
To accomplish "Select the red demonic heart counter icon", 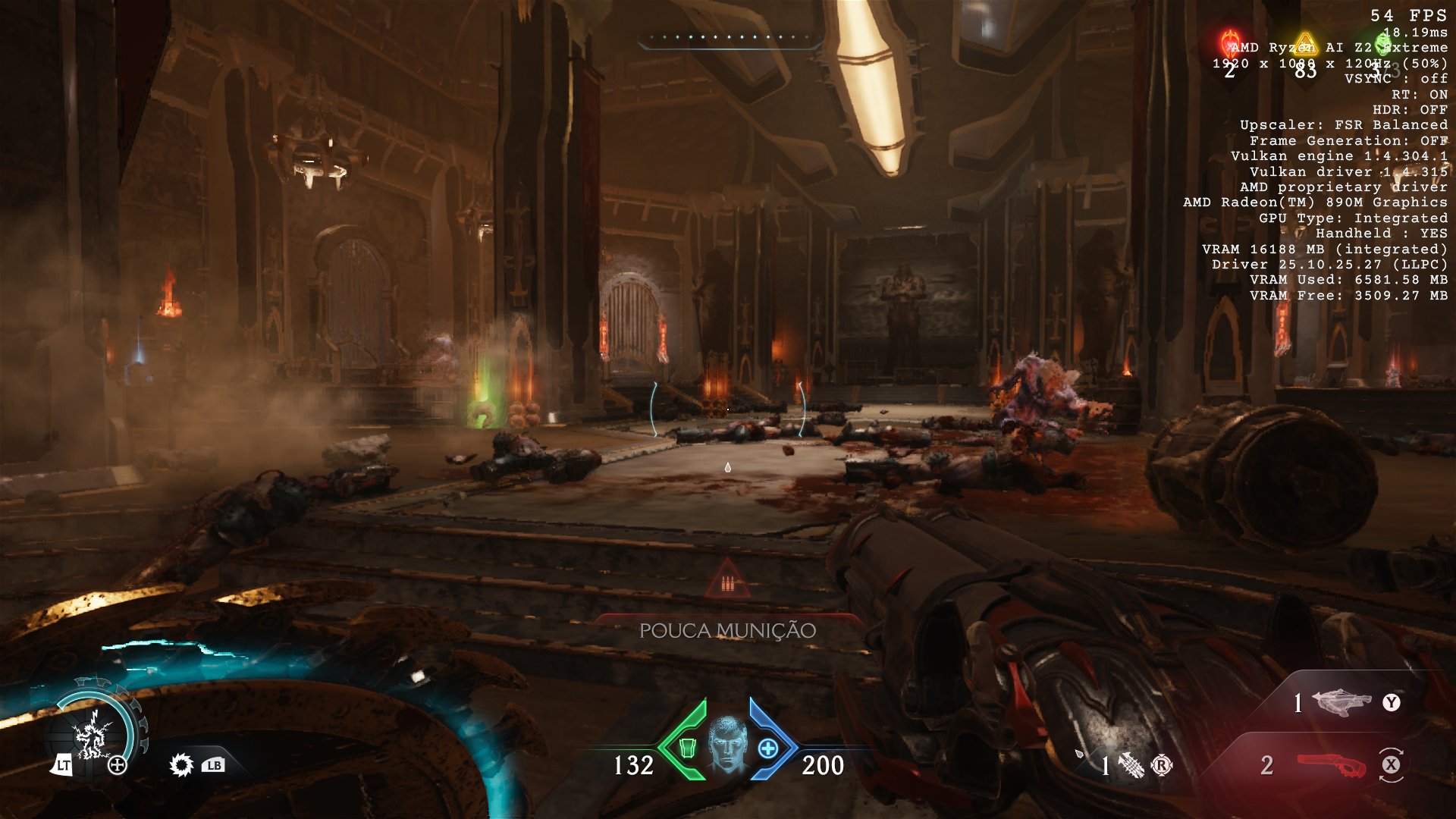I will [1229, 42].
